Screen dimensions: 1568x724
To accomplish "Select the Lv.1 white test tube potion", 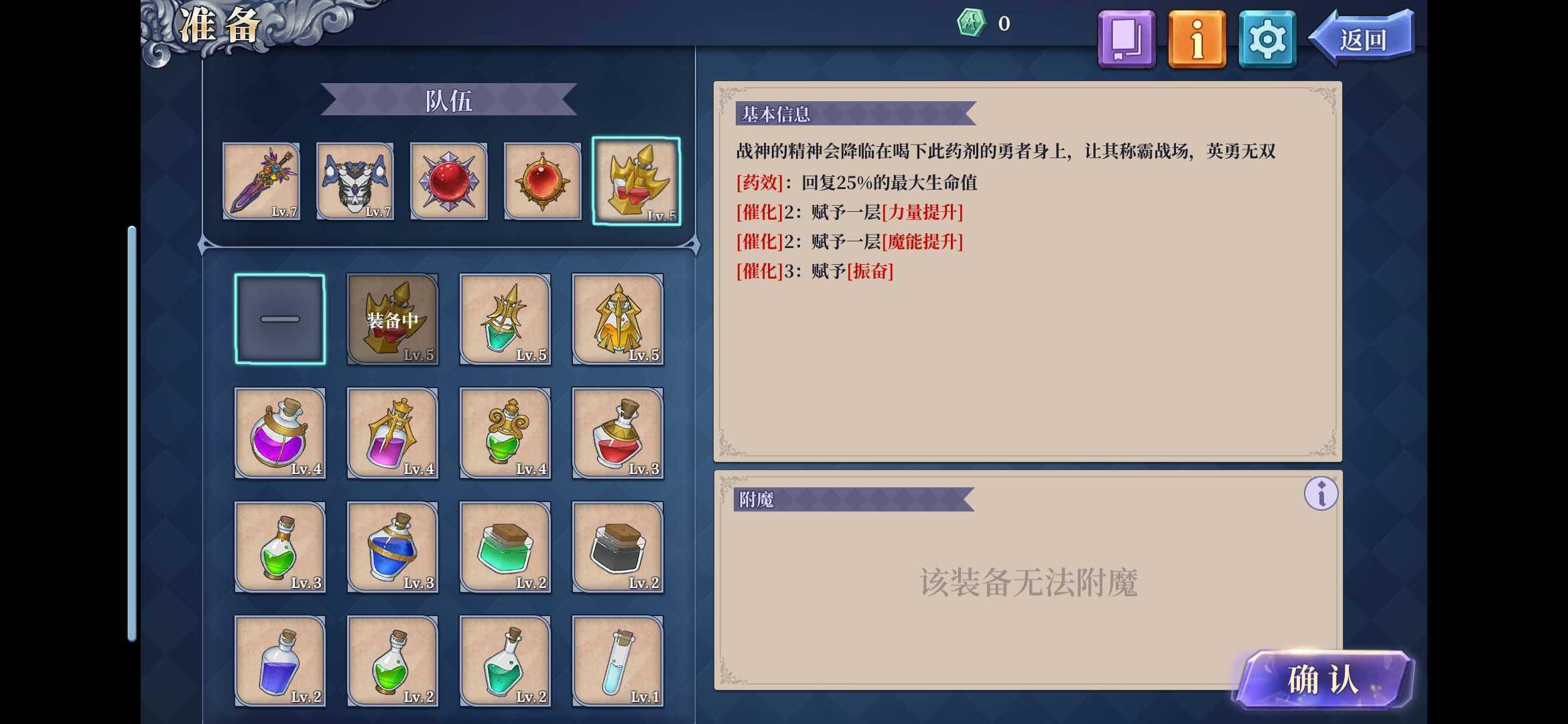I will tap(618, 660).
